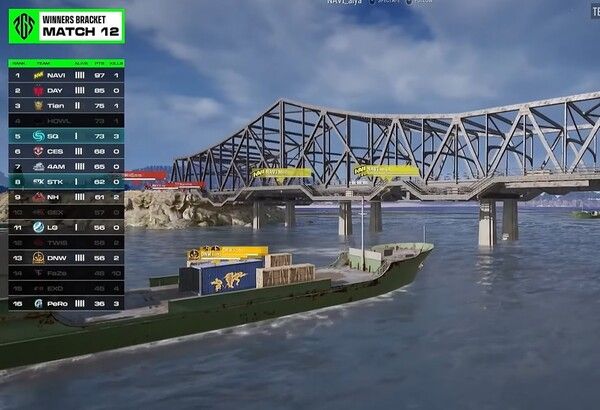
Task: Choose the Tian team leaderboard row
Action: click(66, 105)
